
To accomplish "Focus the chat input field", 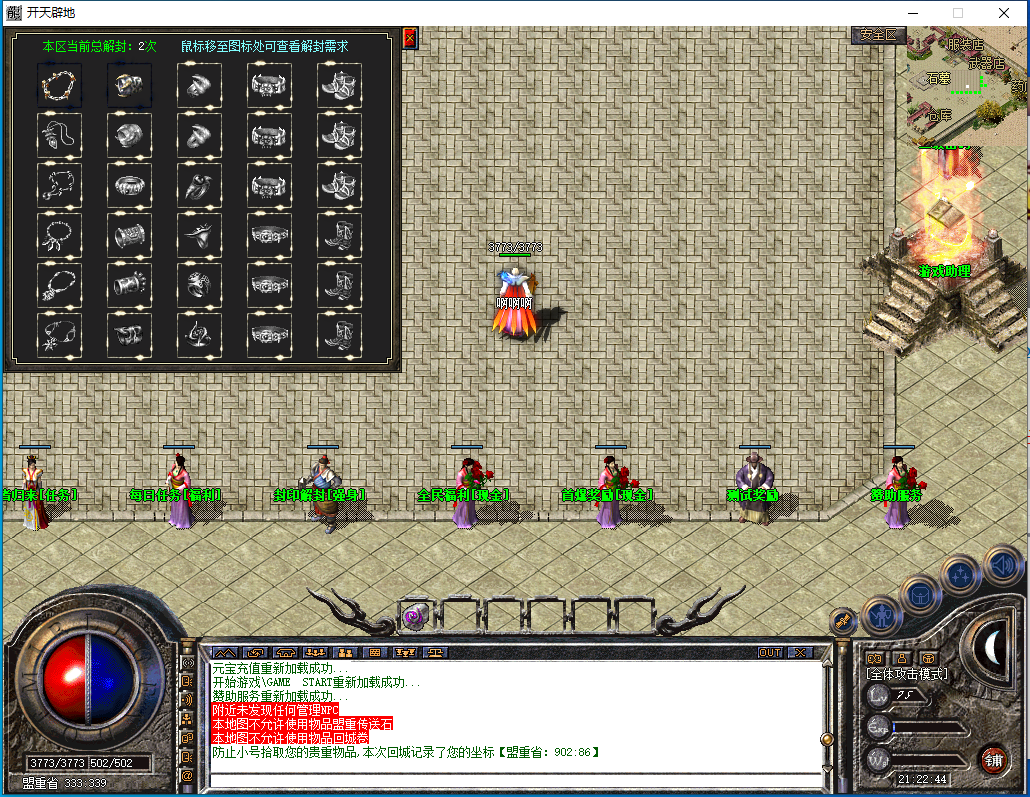I will click(515, 781).
